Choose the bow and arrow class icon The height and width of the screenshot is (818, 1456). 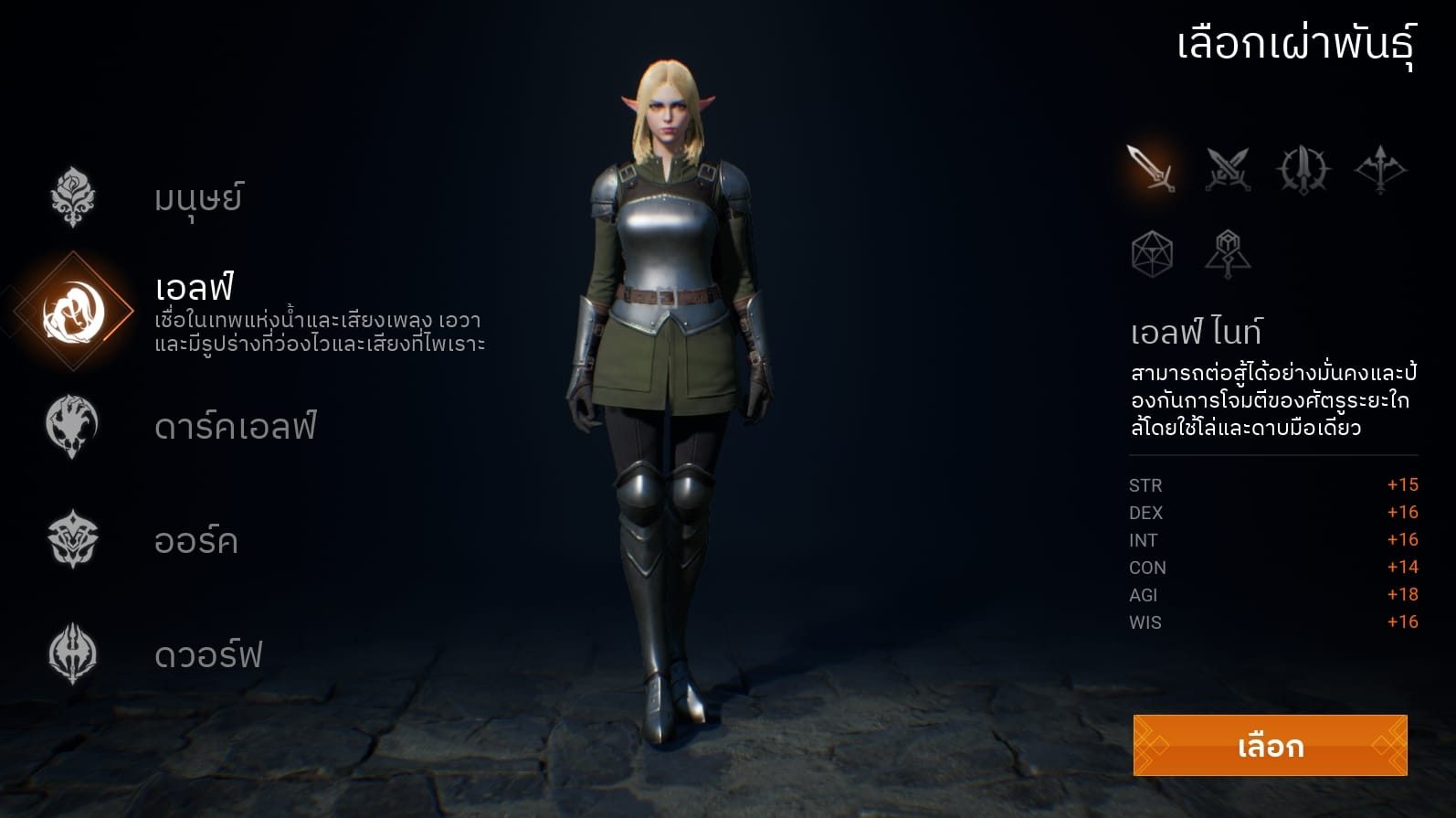click(1380, 169)
